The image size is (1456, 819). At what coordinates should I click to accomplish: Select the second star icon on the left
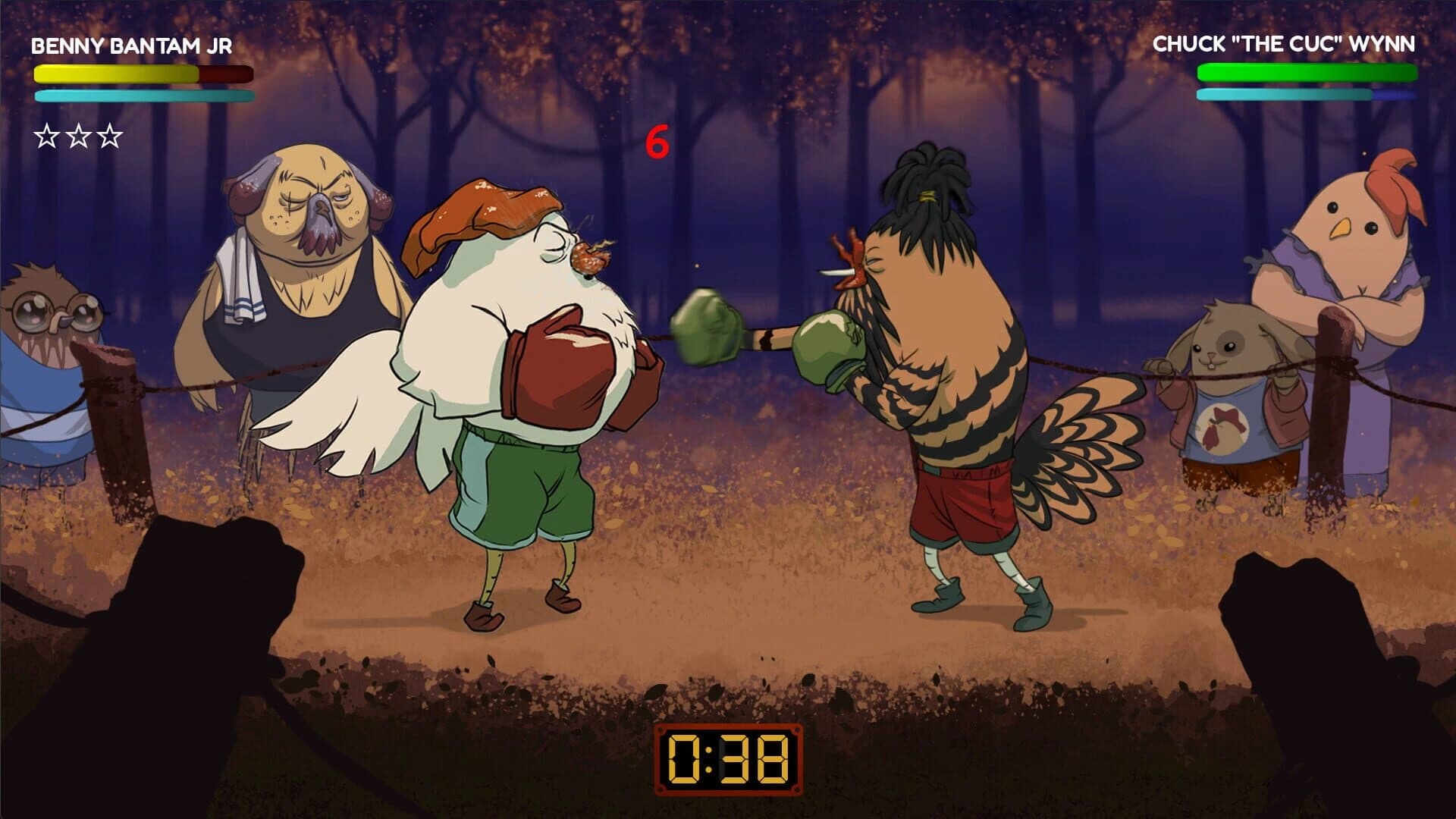(x=77, y=135)
